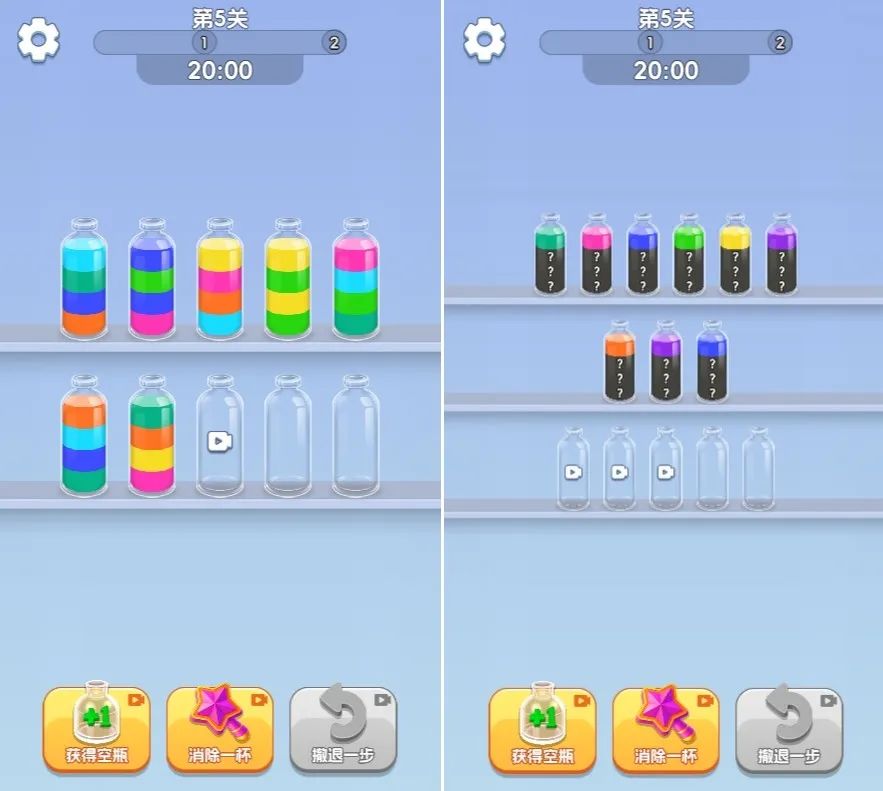The image size is (883, 791).
Task: Choose the green-topped mystery bottle
Action: tap(689, 255)
